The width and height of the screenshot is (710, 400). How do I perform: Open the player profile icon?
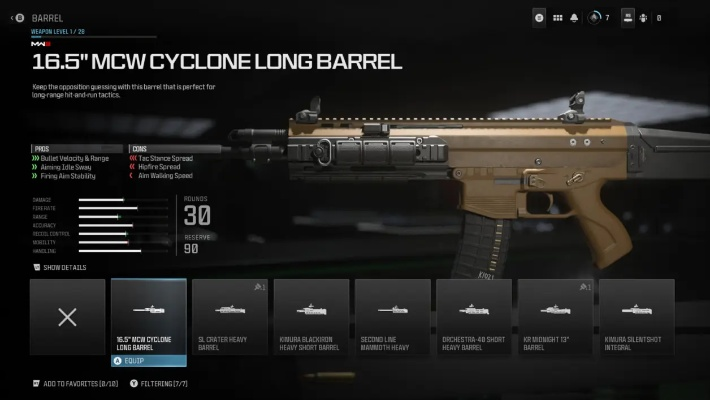tap(628, 17)
